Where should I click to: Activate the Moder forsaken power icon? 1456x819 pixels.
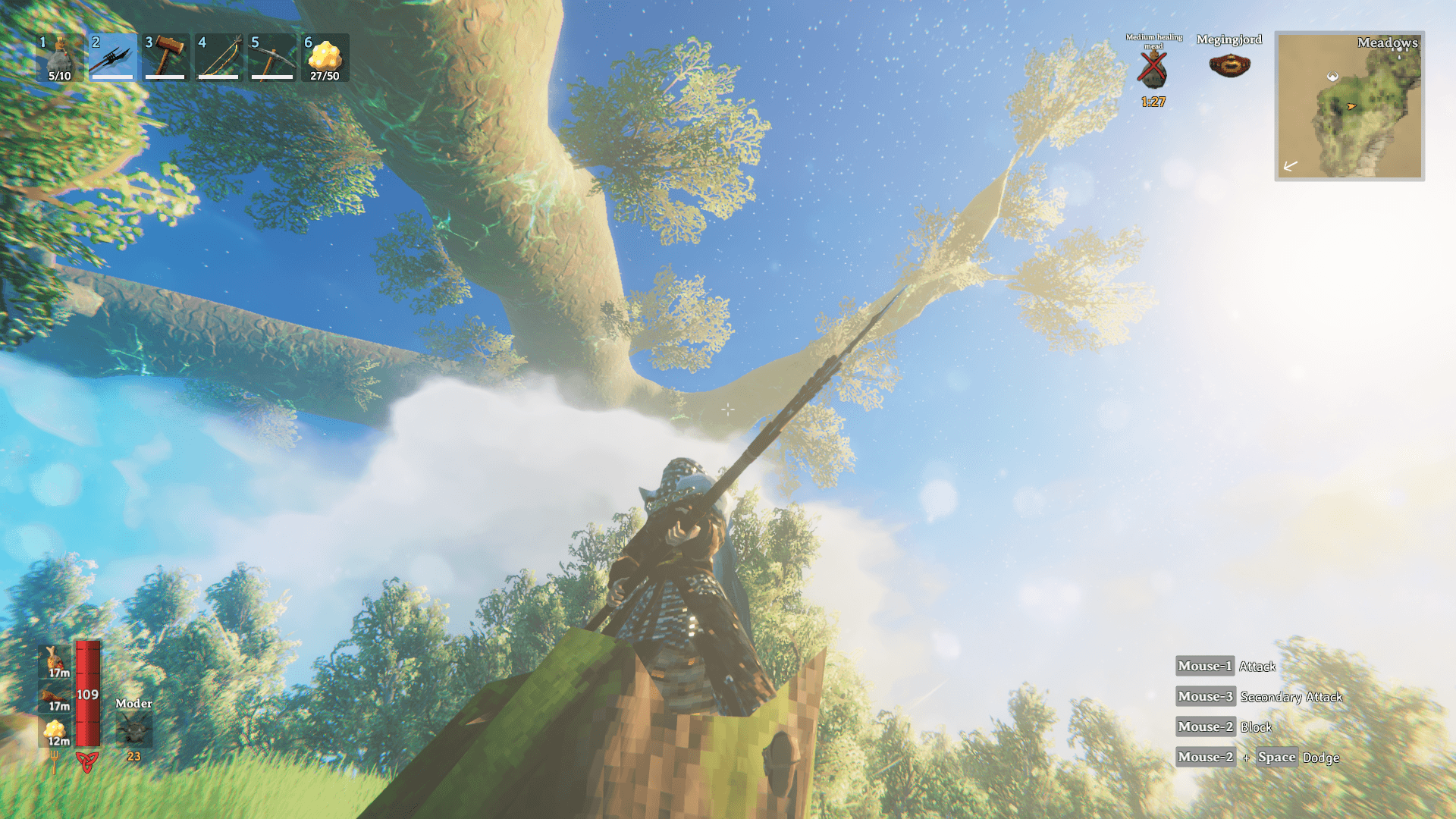pyautogui.click(x=133, y=730)
